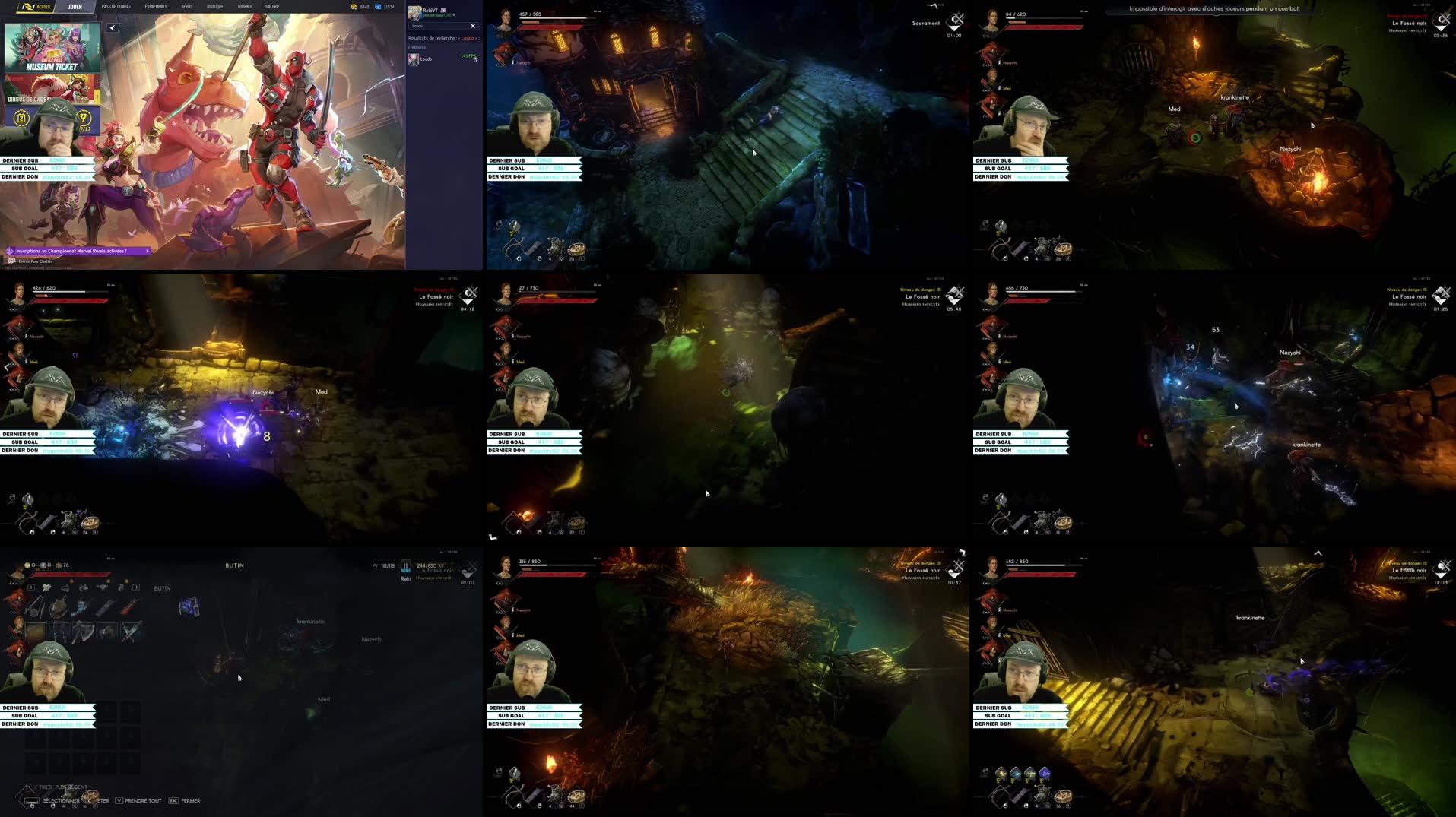1456x817 pixels.
Task: Expand the team status dropdown under RekiVT
Action: (x=454, y=15)
